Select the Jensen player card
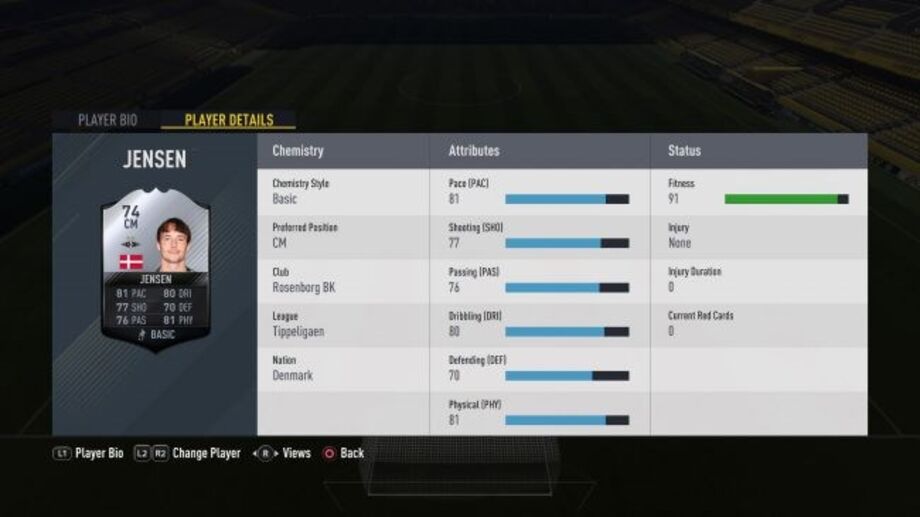This screenshot has height=517, width=920. pos(154,270)
